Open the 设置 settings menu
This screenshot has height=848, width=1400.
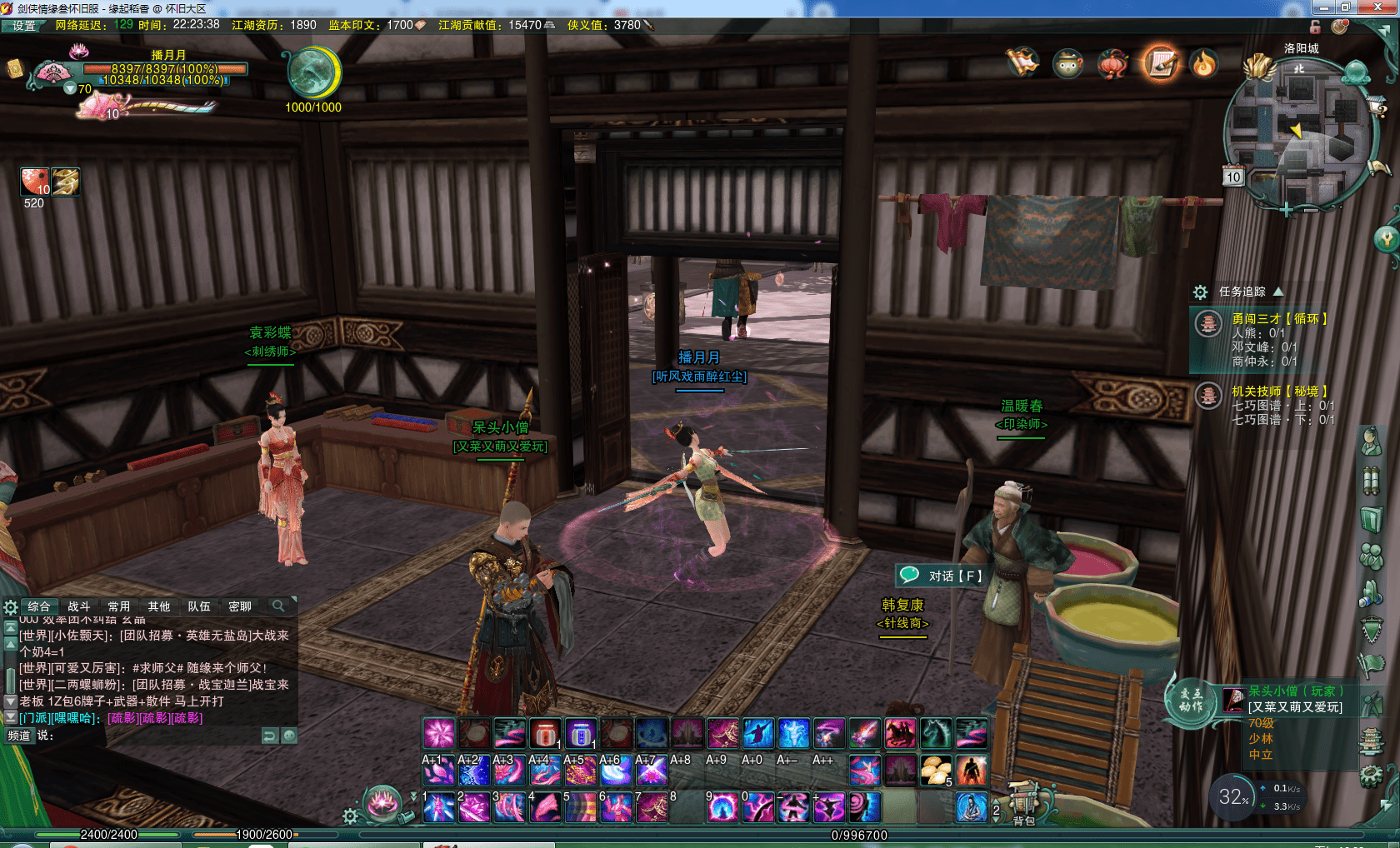23,26
